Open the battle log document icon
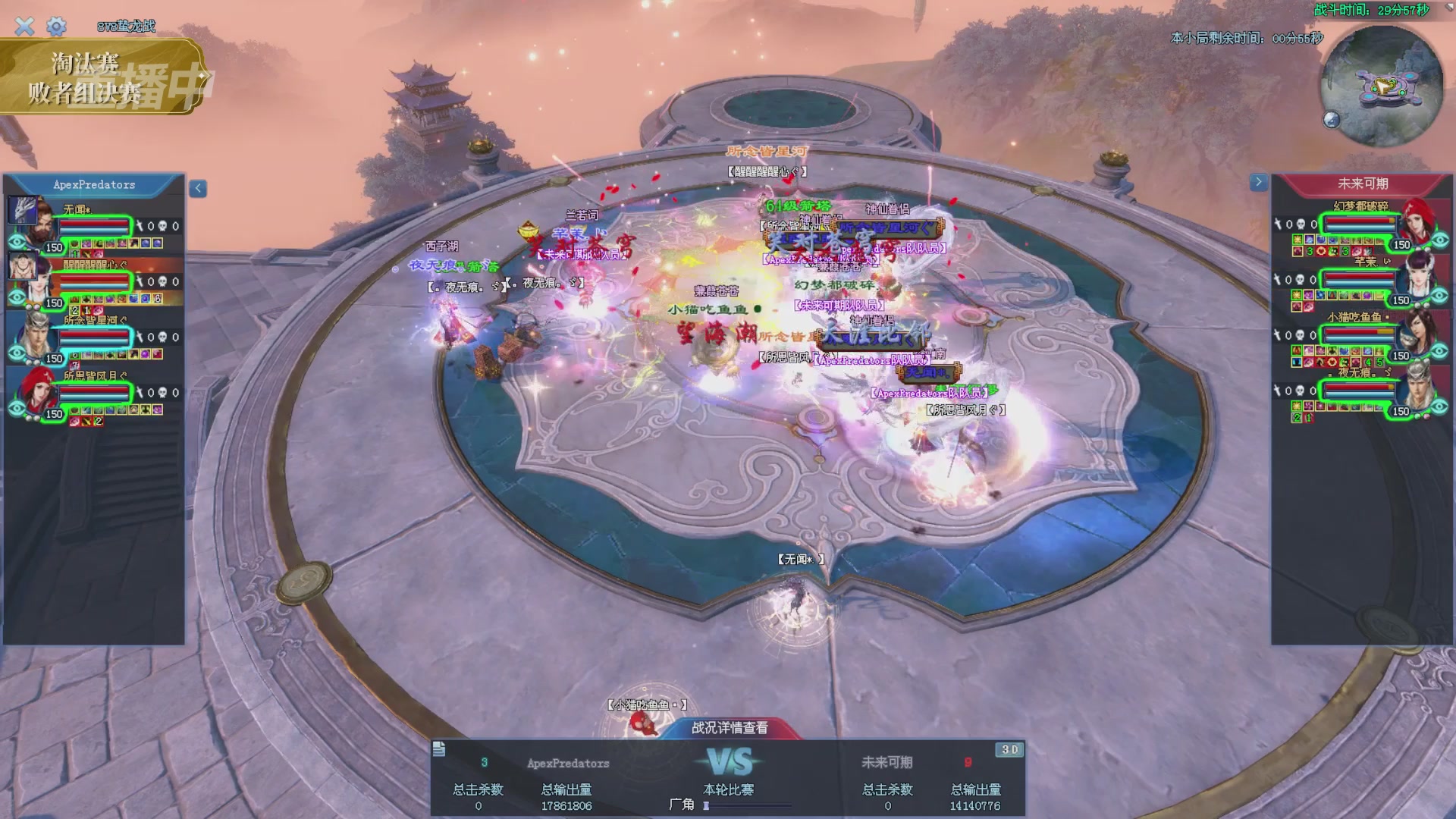The width and height of the screenshot is (1456, 819). [x=439, y=750]
